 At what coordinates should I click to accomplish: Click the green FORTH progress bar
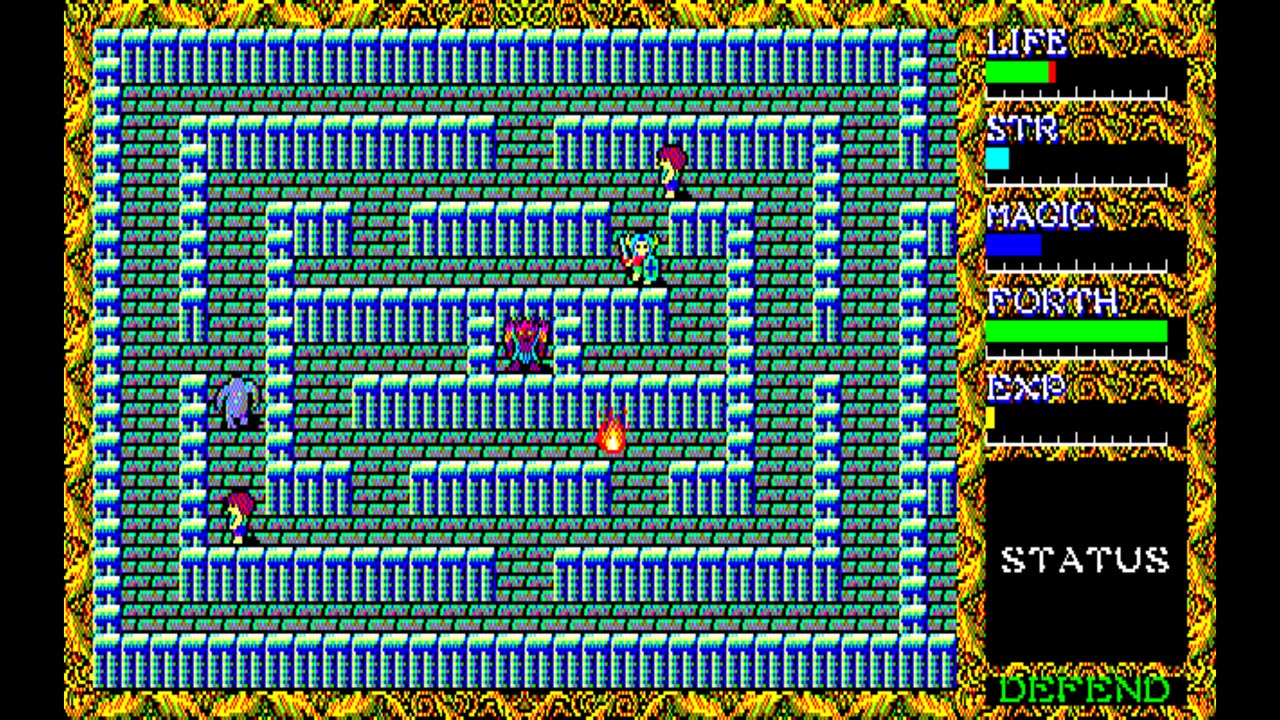coord(1078,330)
